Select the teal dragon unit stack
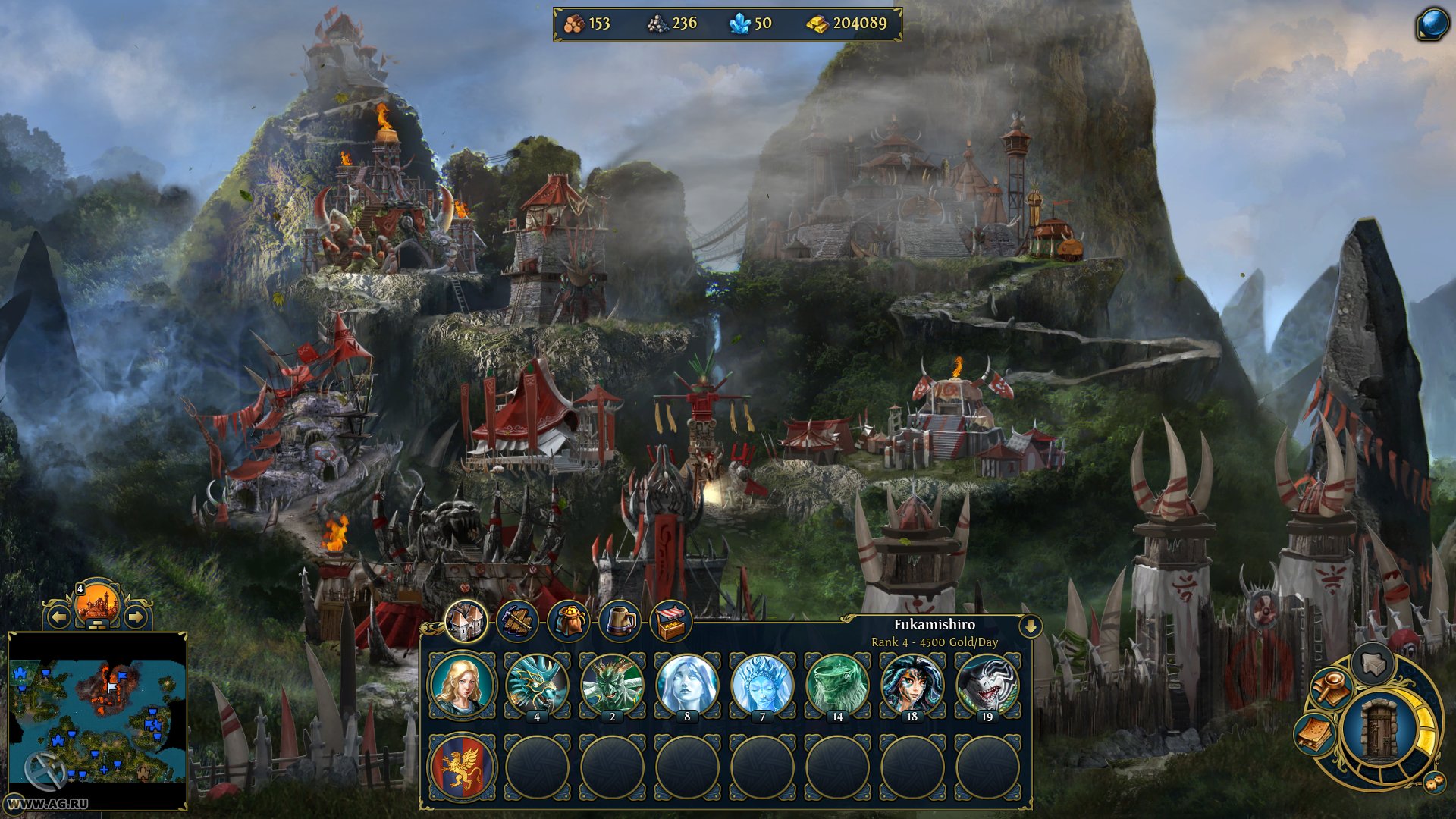The width and height of the screenshot is (1456, 819). tap(537, 686)
